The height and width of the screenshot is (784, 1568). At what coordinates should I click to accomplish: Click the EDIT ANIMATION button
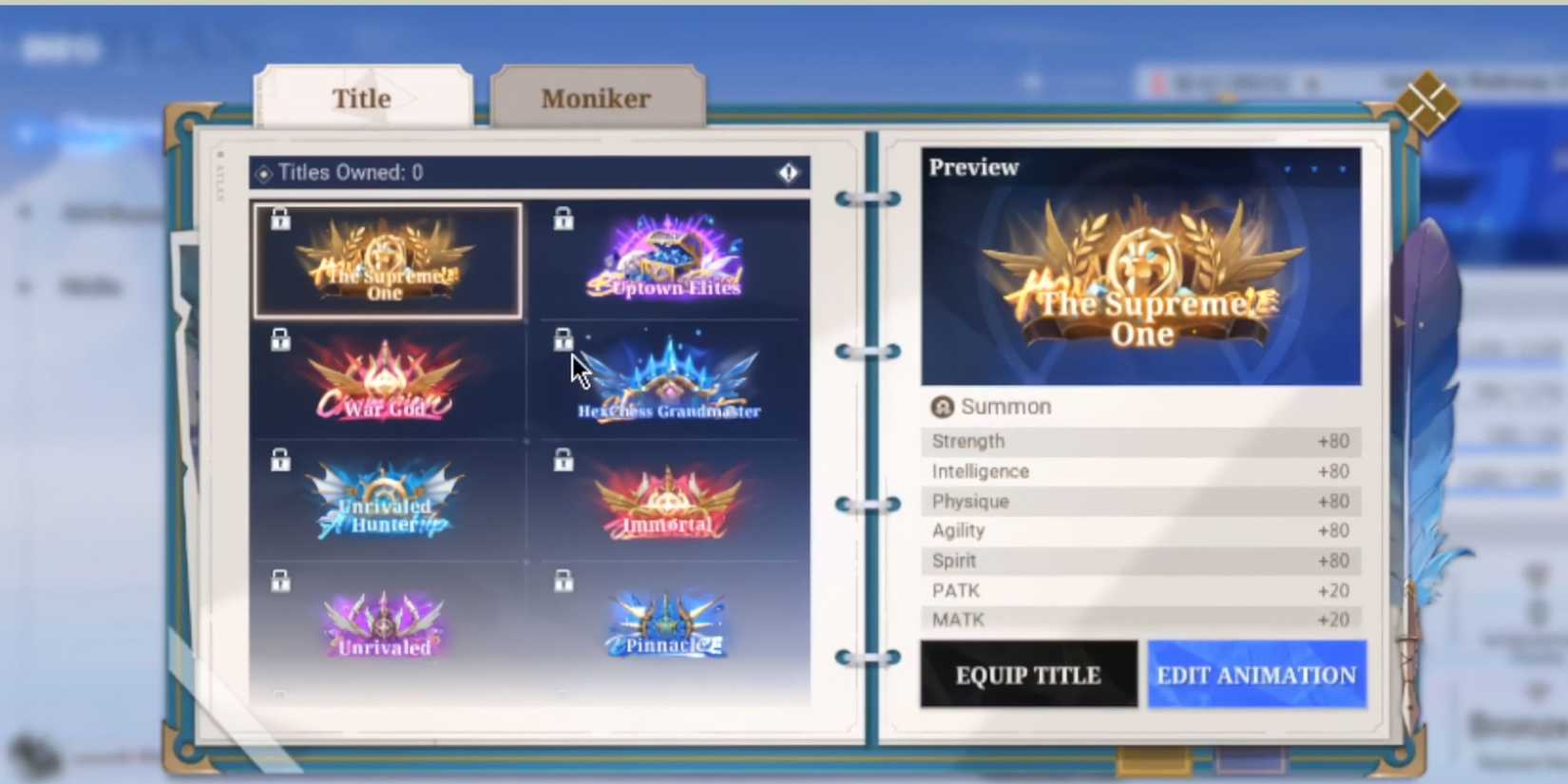(x=1256, y=675)
